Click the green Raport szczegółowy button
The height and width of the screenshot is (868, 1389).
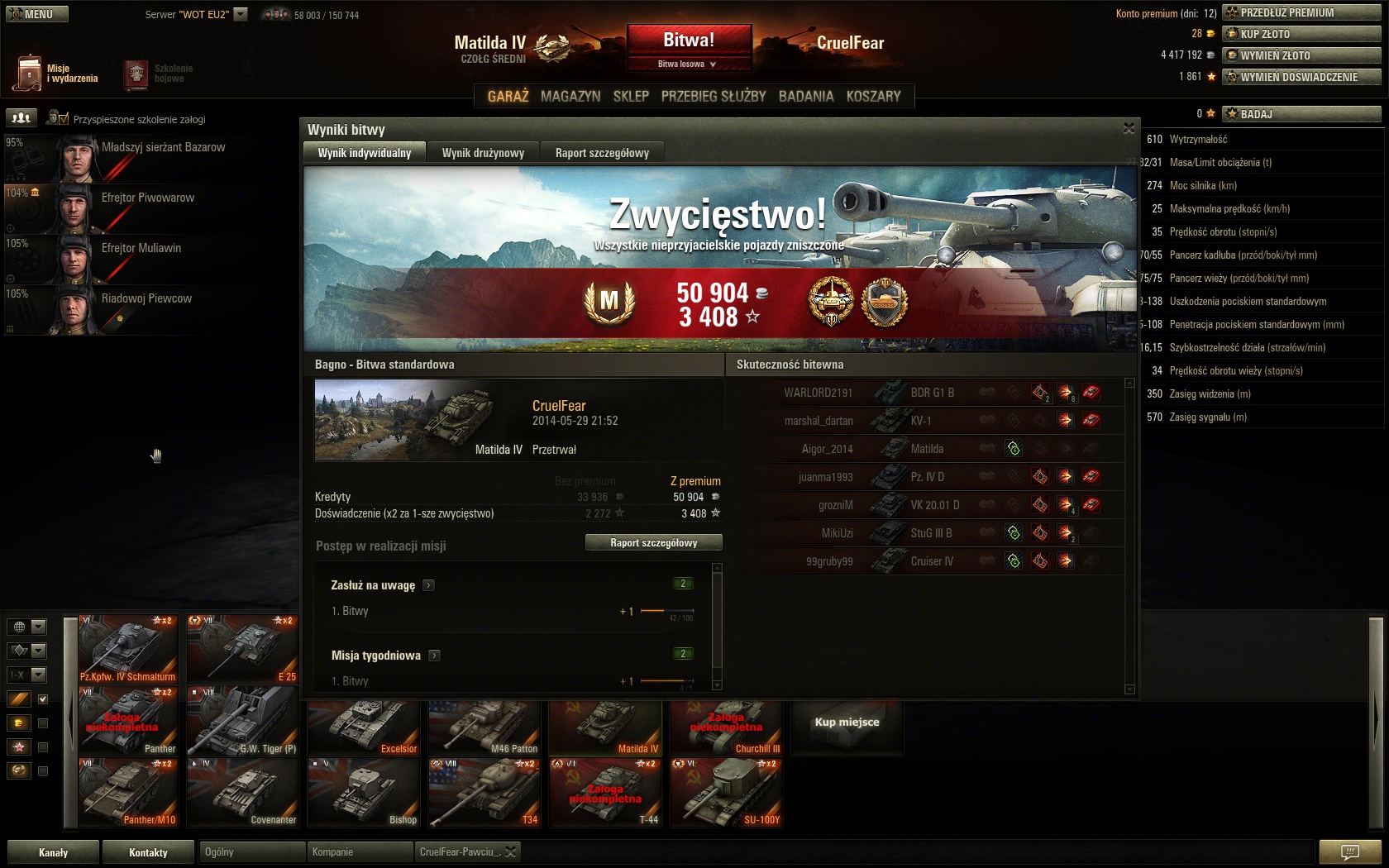pyautogui.click(x=653, y=543)
